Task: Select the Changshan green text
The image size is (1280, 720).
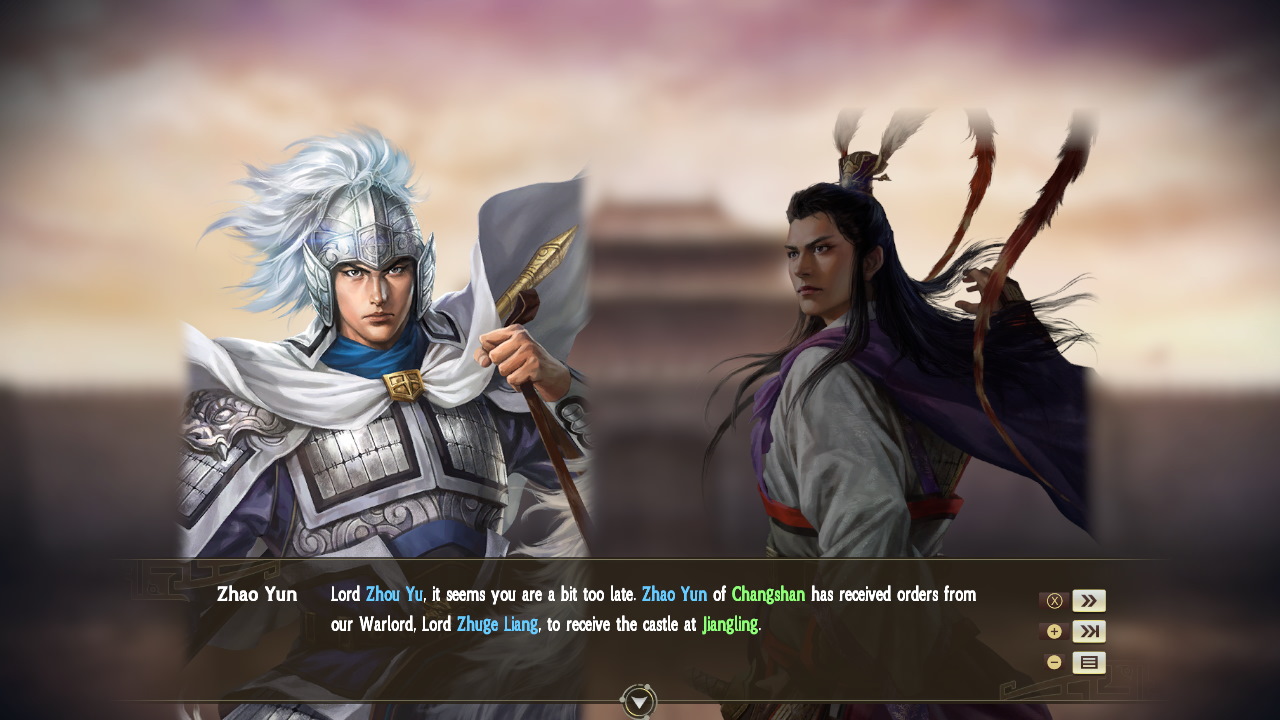Action: point(768,594)
